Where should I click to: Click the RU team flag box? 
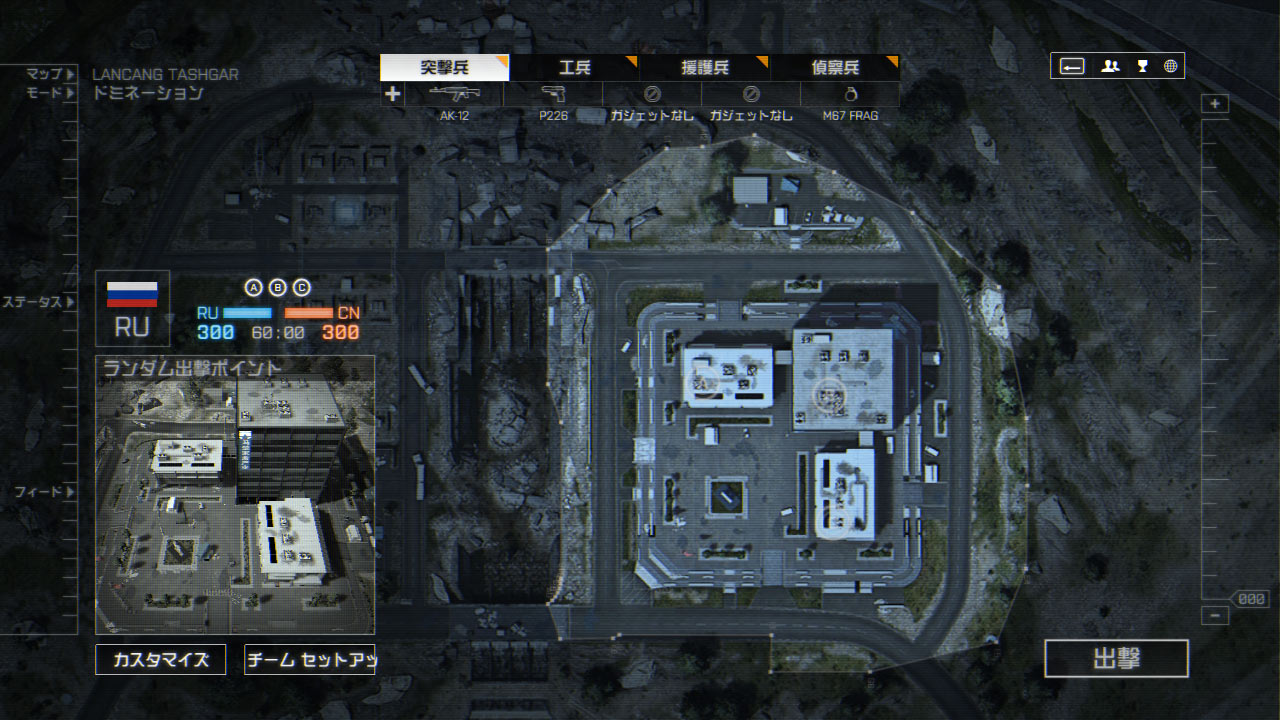click(132, 308)
